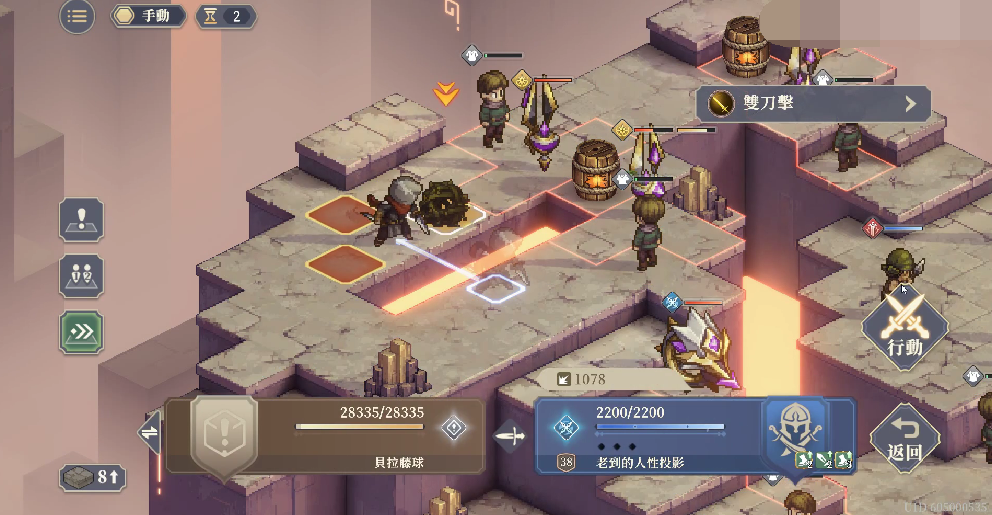
Task: Open the list menu button
Action: click(77, 16)
